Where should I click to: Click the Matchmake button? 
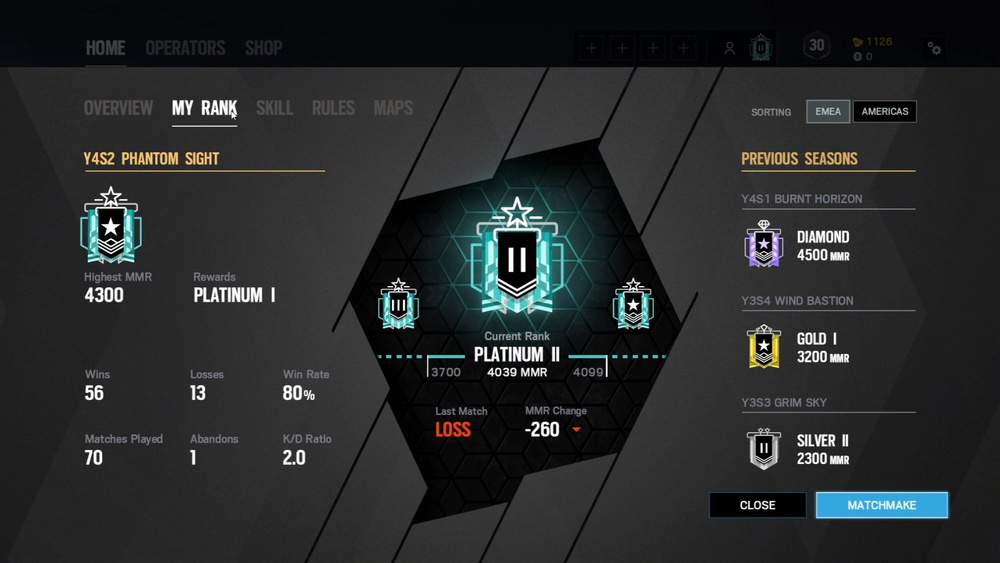point(881,505)
